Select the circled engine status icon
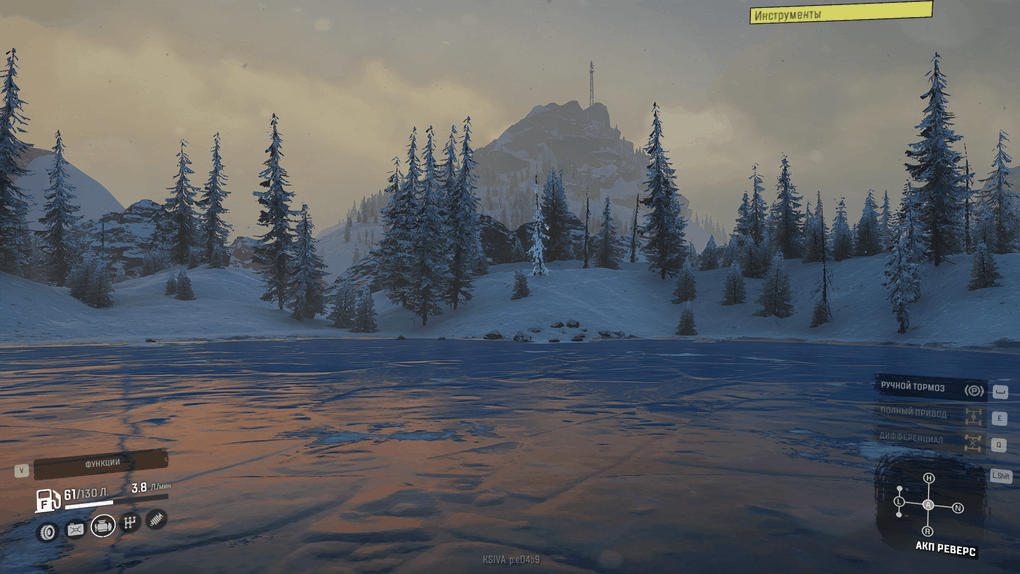The width and height of the screenshot is (1020, 574). pyautogui.click(x=103, y=525)
